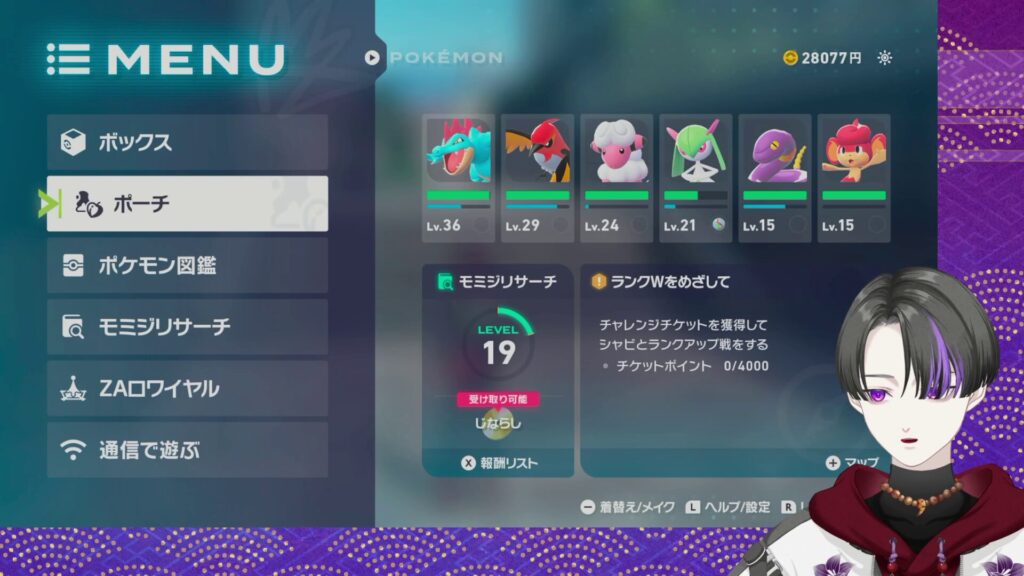The image size is (1024, 576).
Task: Open the モミジリサーチ level 19 panel
Action: 498,360
